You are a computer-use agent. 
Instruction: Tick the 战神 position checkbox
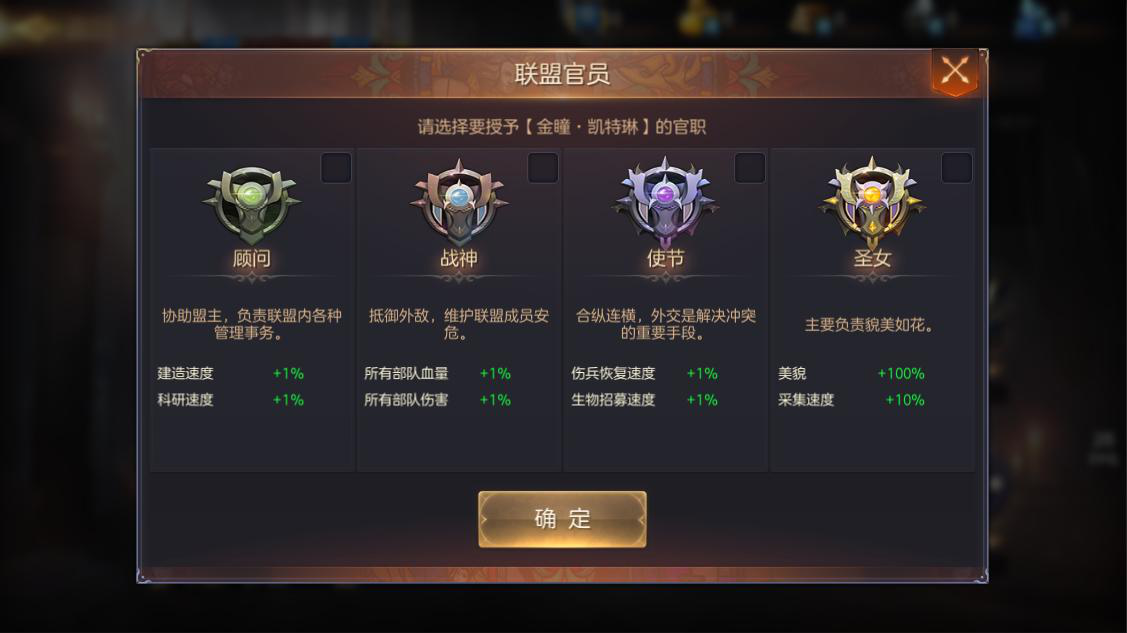click(x=543, y=168)
